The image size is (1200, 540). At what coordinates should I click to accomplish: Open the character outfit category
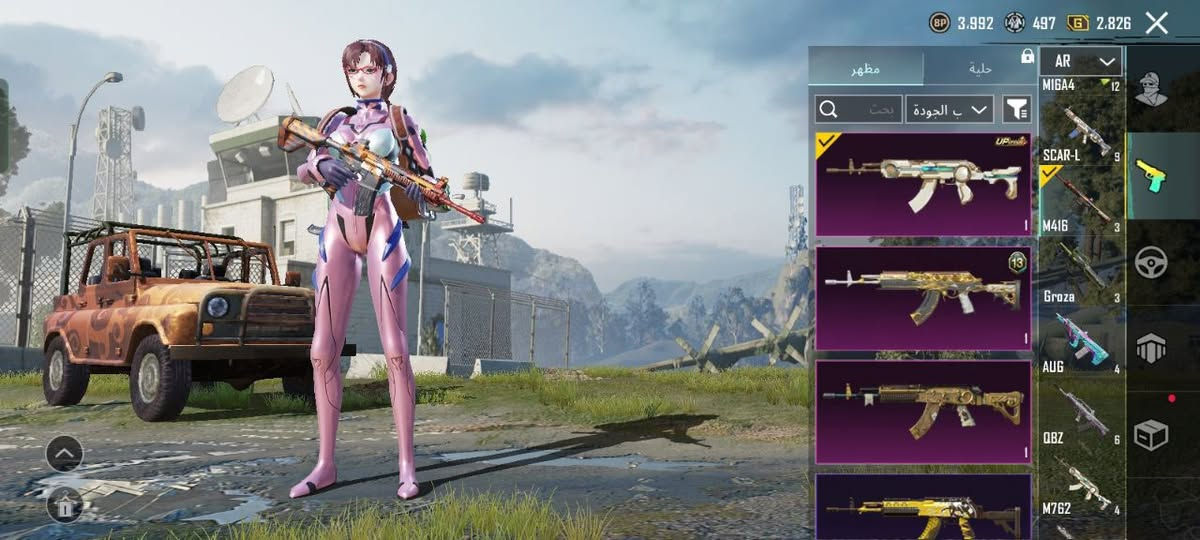pyautogui.click(x=1153, y=90)
